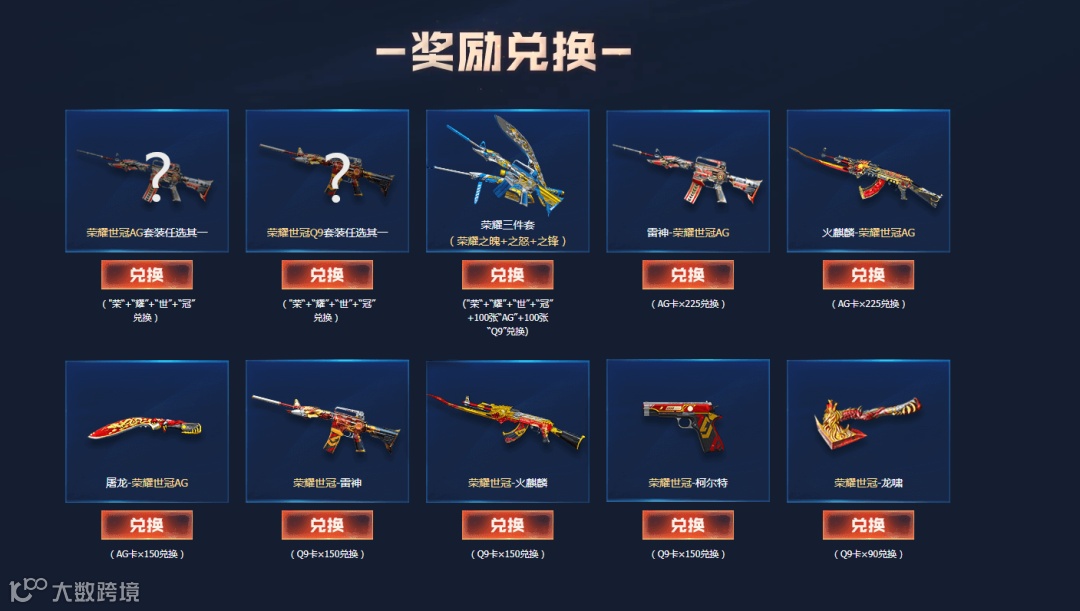Click 兑换 beneath 荣耀世冠-火麒麟
The height and width of the screenshot is (611, 1080).
(x=508, y=525)
